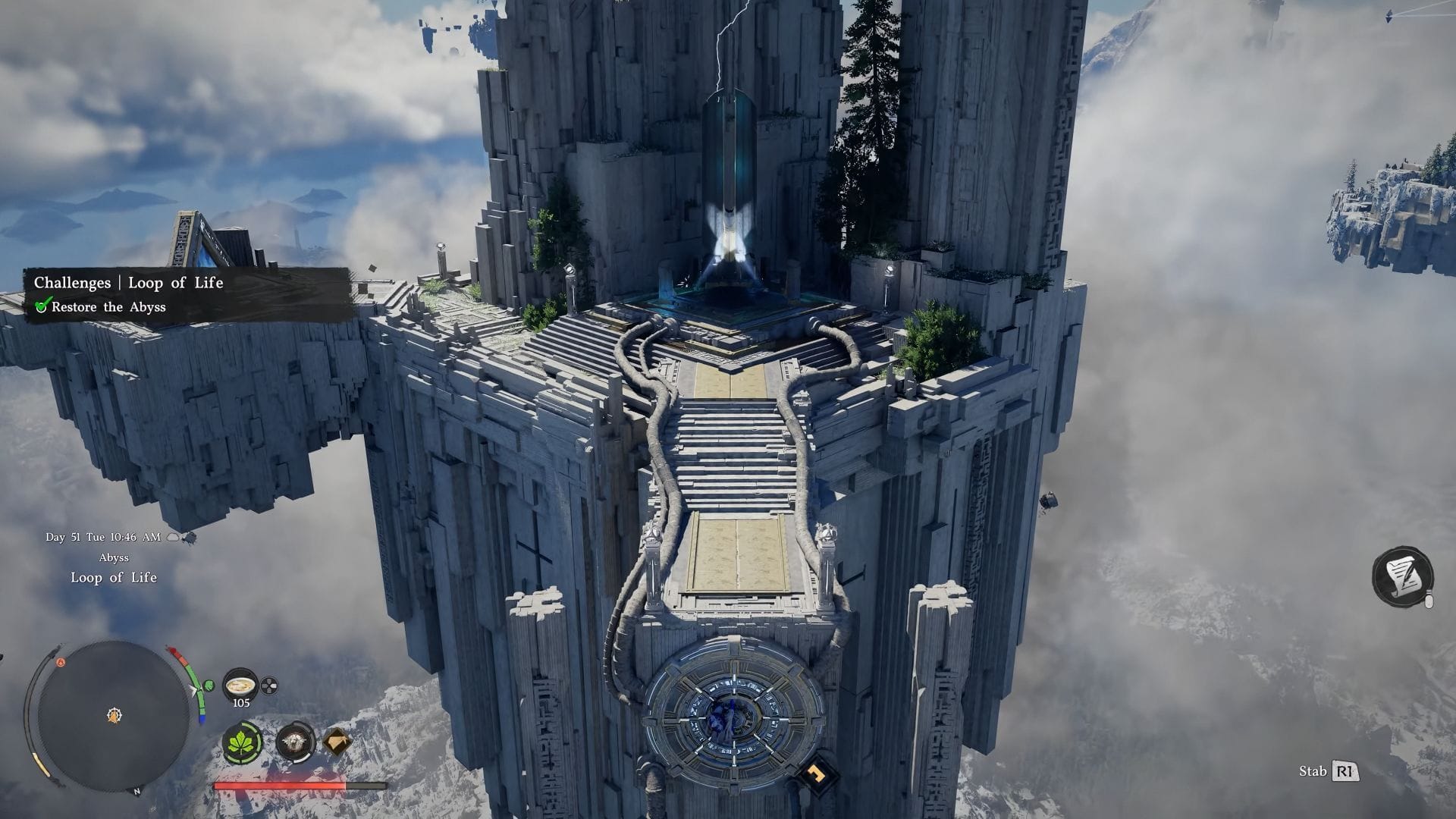1456x819 pixels.
Task: Click the circular minimap
Action: pos(114,716)
